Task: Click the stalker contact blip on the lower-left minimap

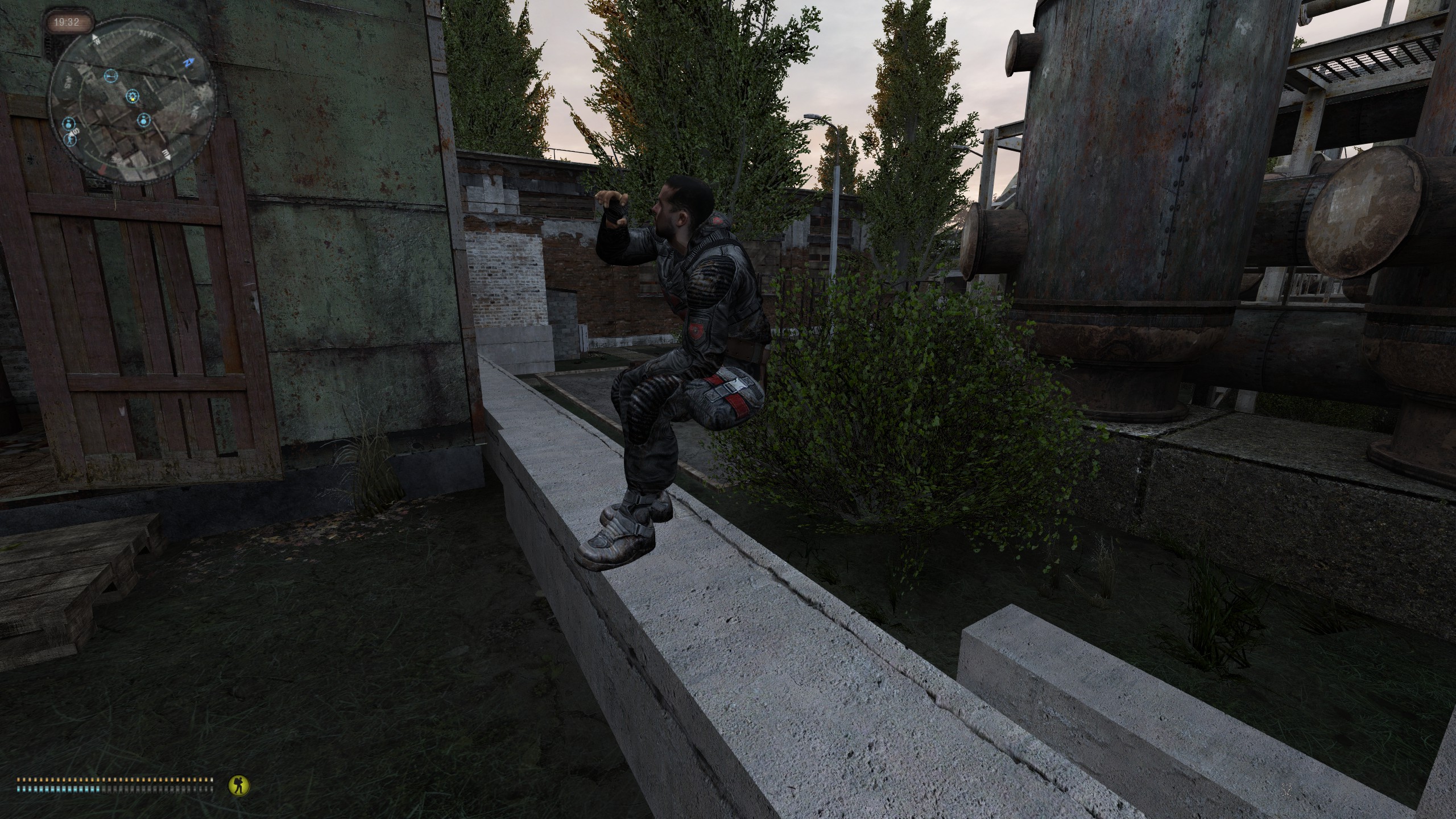Action: pyautogui.click(x=68, y=124)
